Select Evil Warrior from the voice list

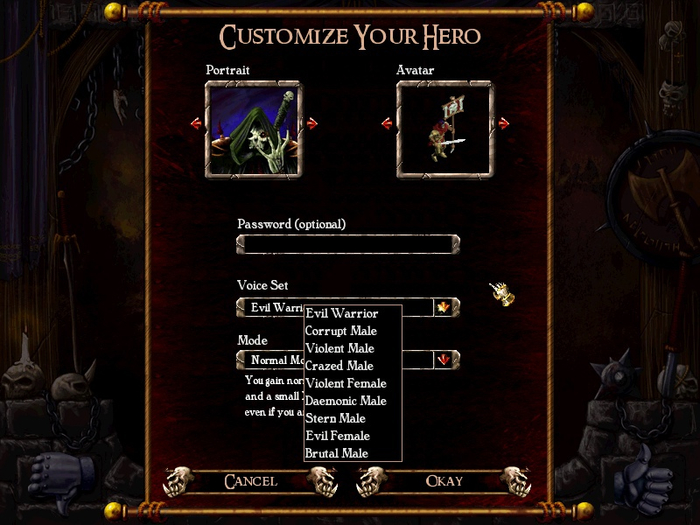pos(342,314)
